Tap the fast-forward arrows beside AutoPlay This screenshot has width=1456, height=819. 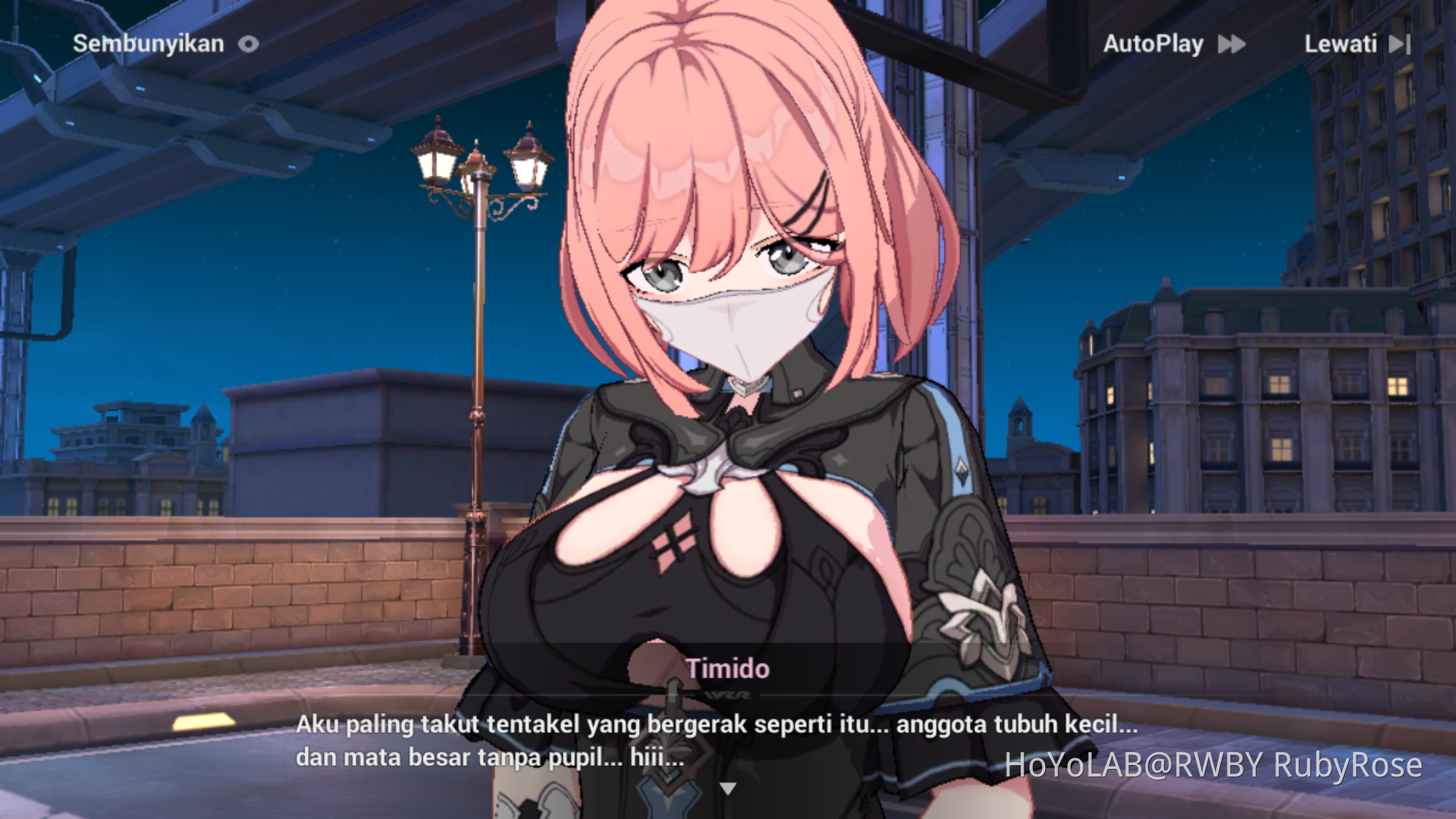(1232, 44)
